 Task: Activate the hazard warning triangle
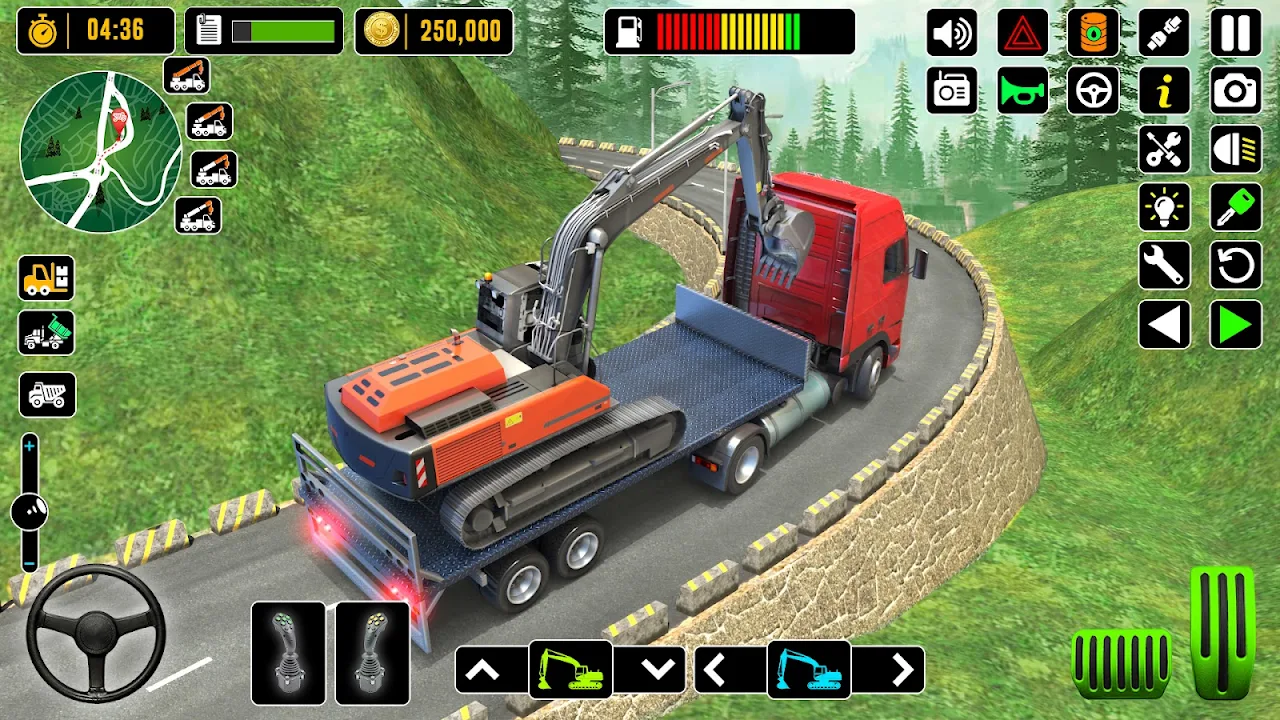click(1022, 34)
